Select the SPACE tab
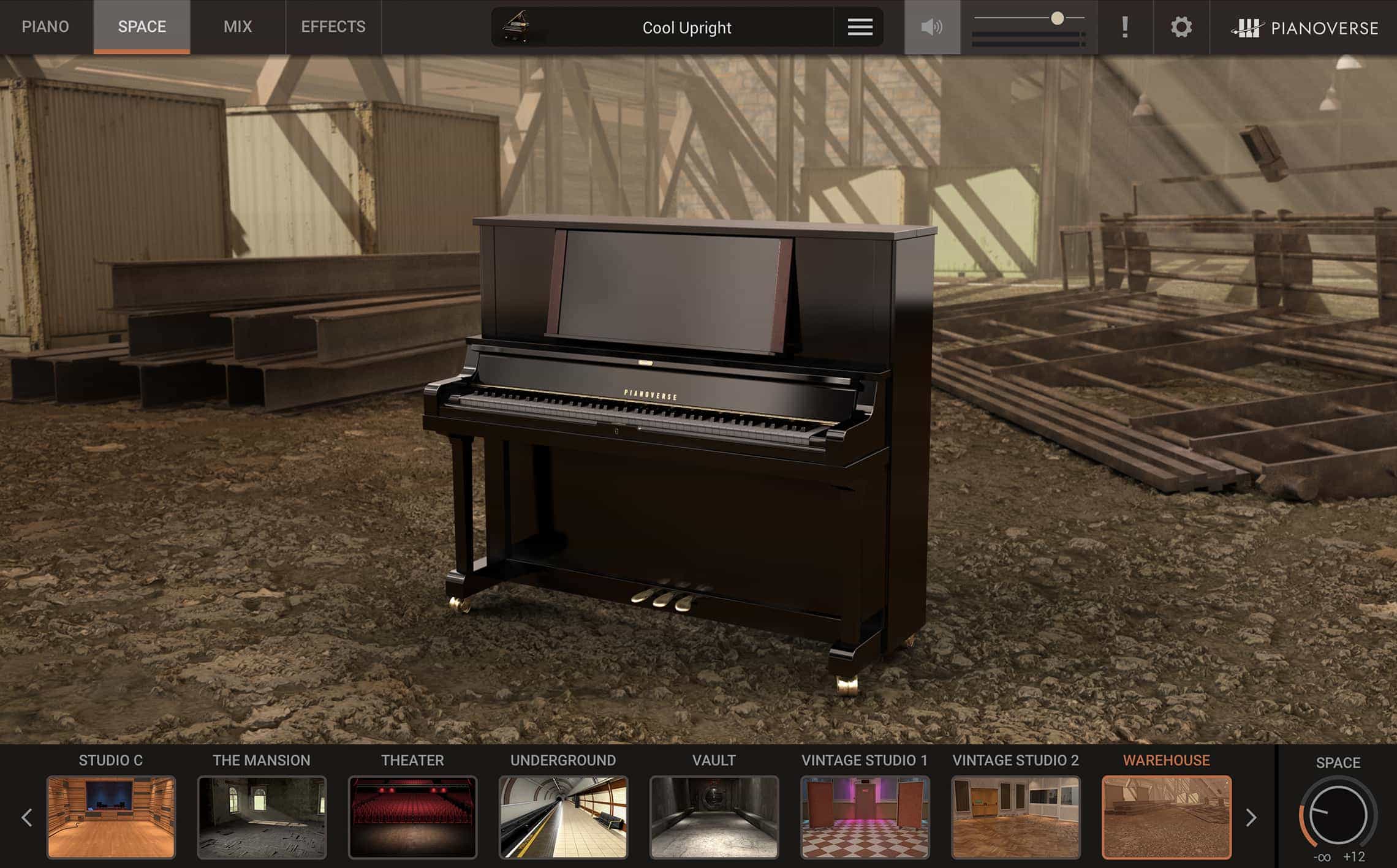 click(x=142, y=27)
